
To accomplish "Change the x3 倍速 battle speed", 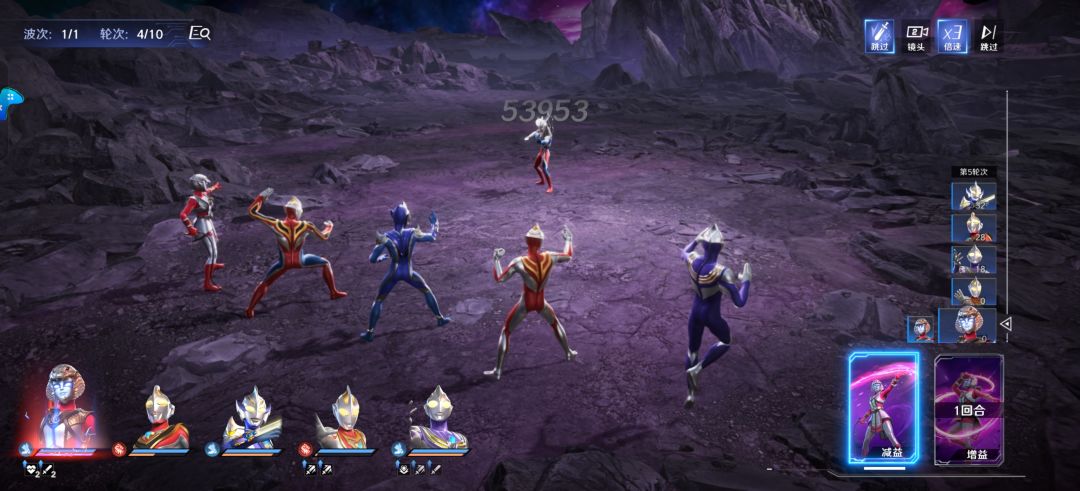I will [952, 36].
